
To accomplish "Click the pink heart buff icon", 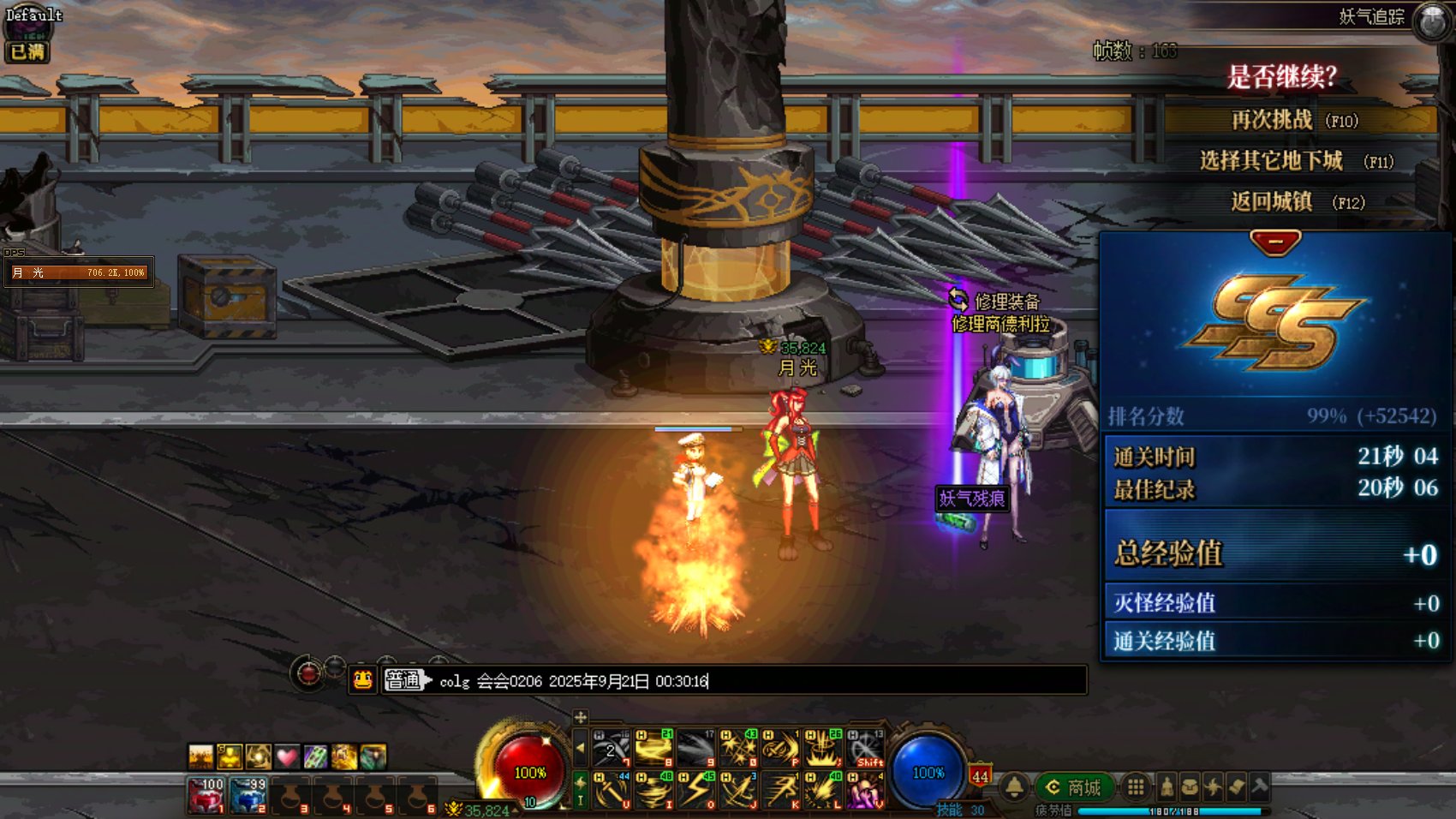I will tap(287, 757).
